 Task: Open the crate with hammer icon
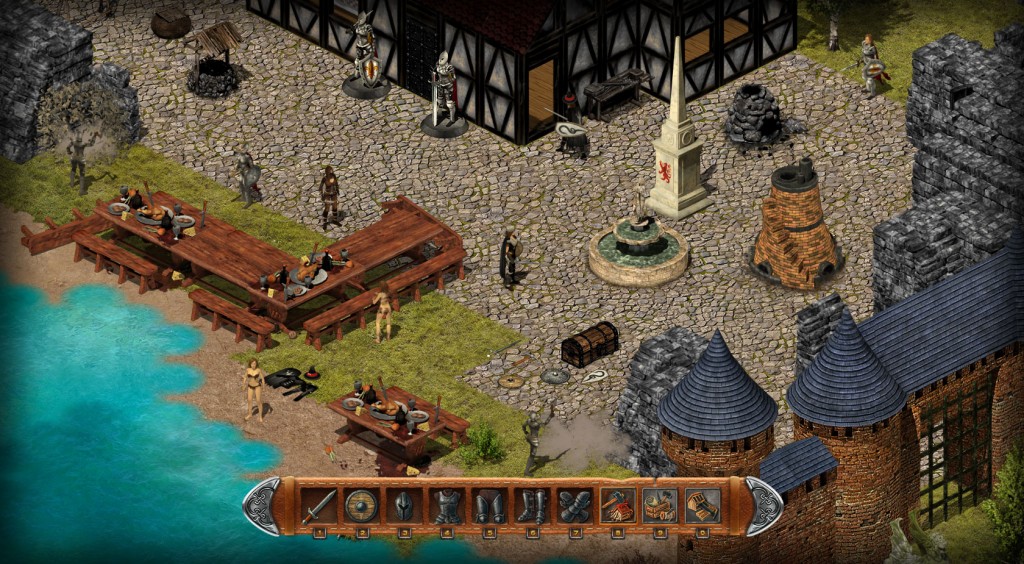[660, 506]
